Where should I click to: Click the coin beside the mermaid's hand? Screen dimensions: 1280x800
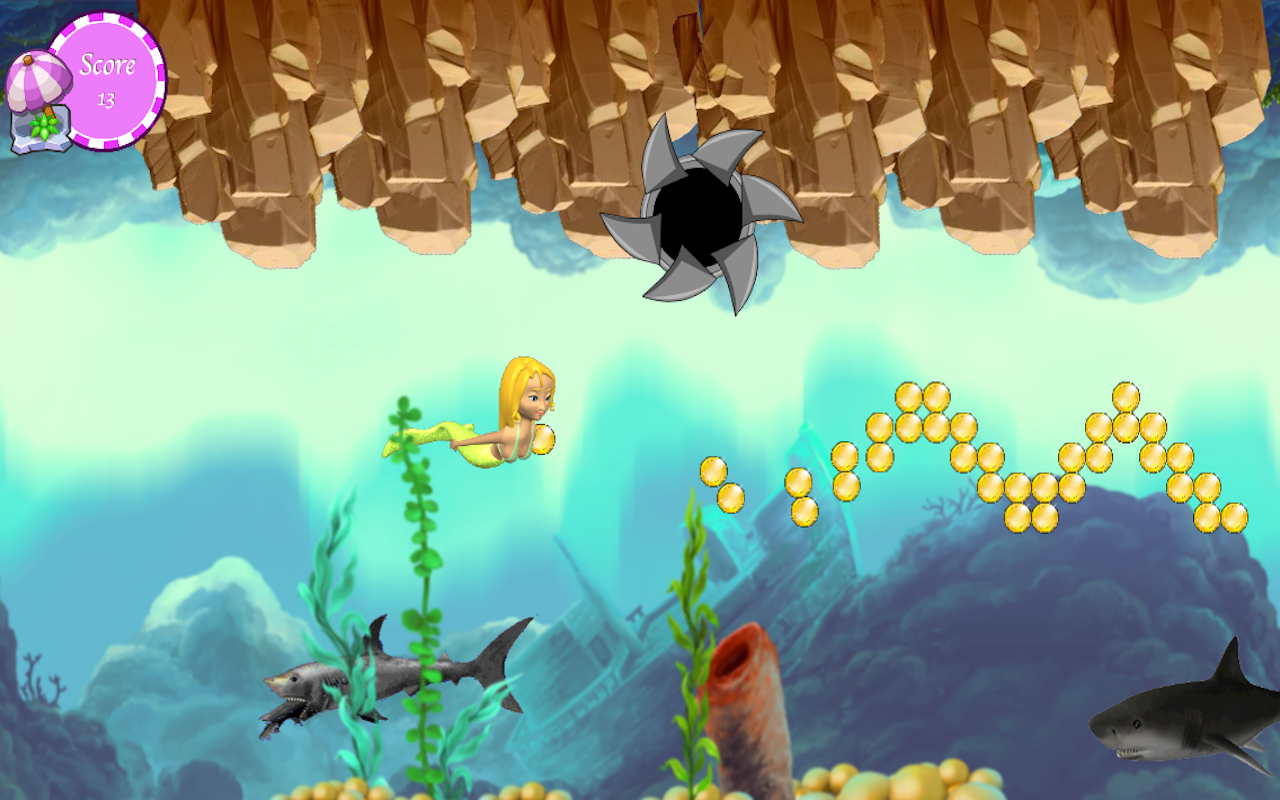pos(547,438)
